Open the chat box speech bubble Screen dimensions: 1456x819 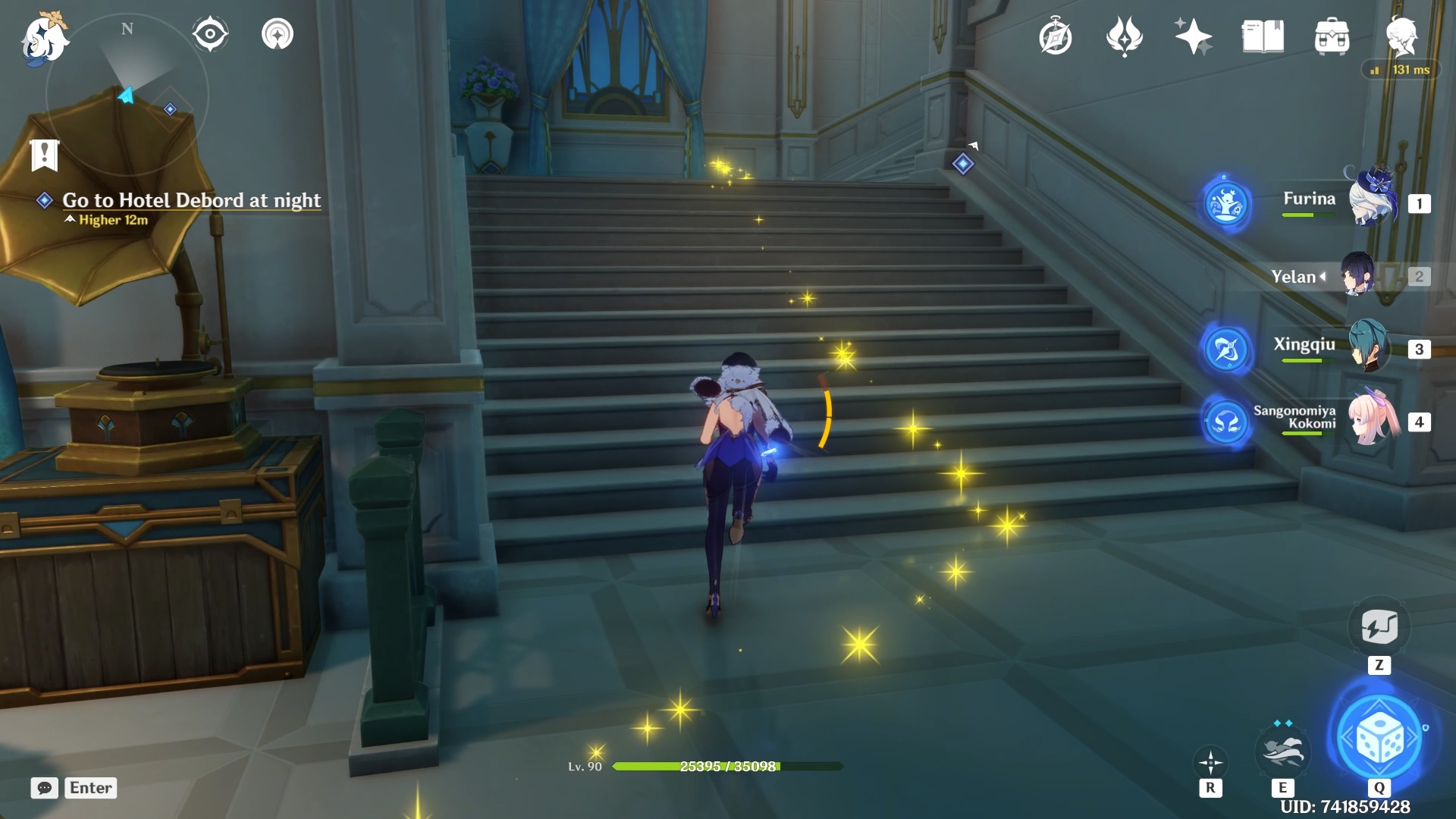pos(45,788)
